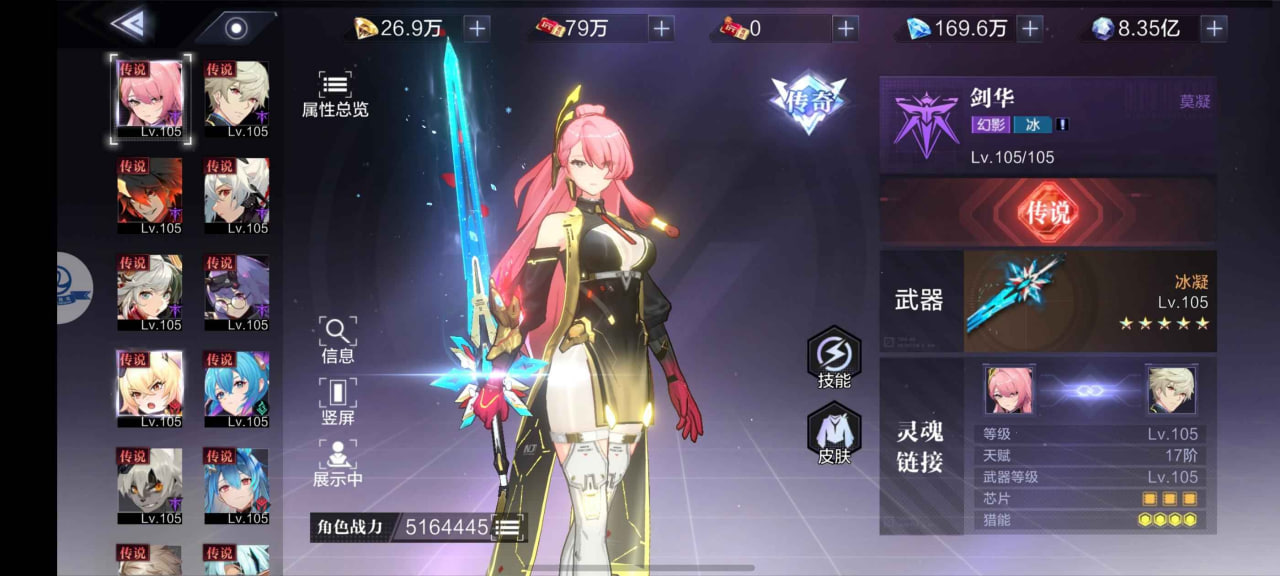This screenshot has width=1280, height=576.
Task: Open the 技能 skills menu
Action: point(834,358)
